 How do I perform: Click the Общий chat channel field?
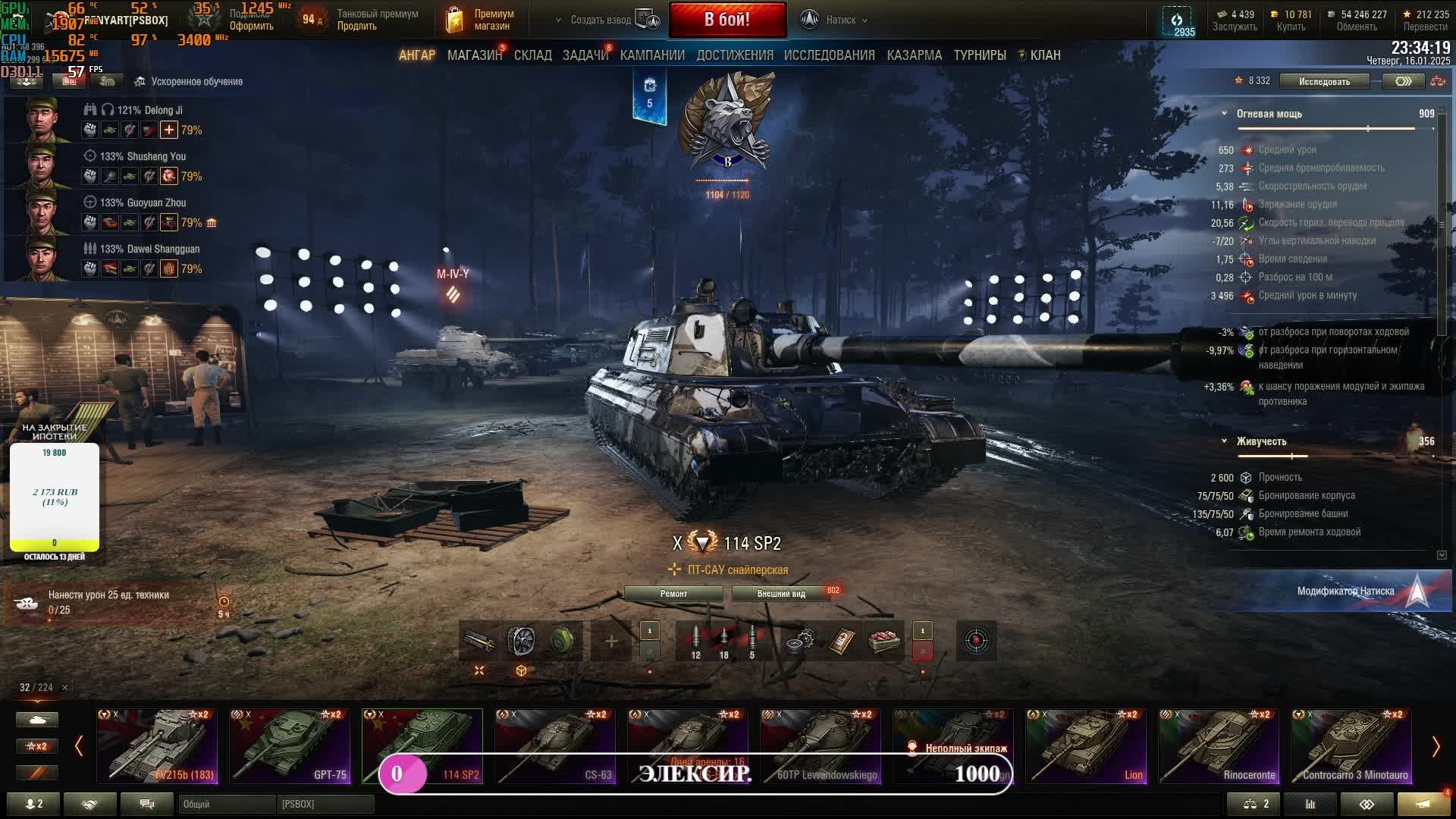click(x=226, y=804)
